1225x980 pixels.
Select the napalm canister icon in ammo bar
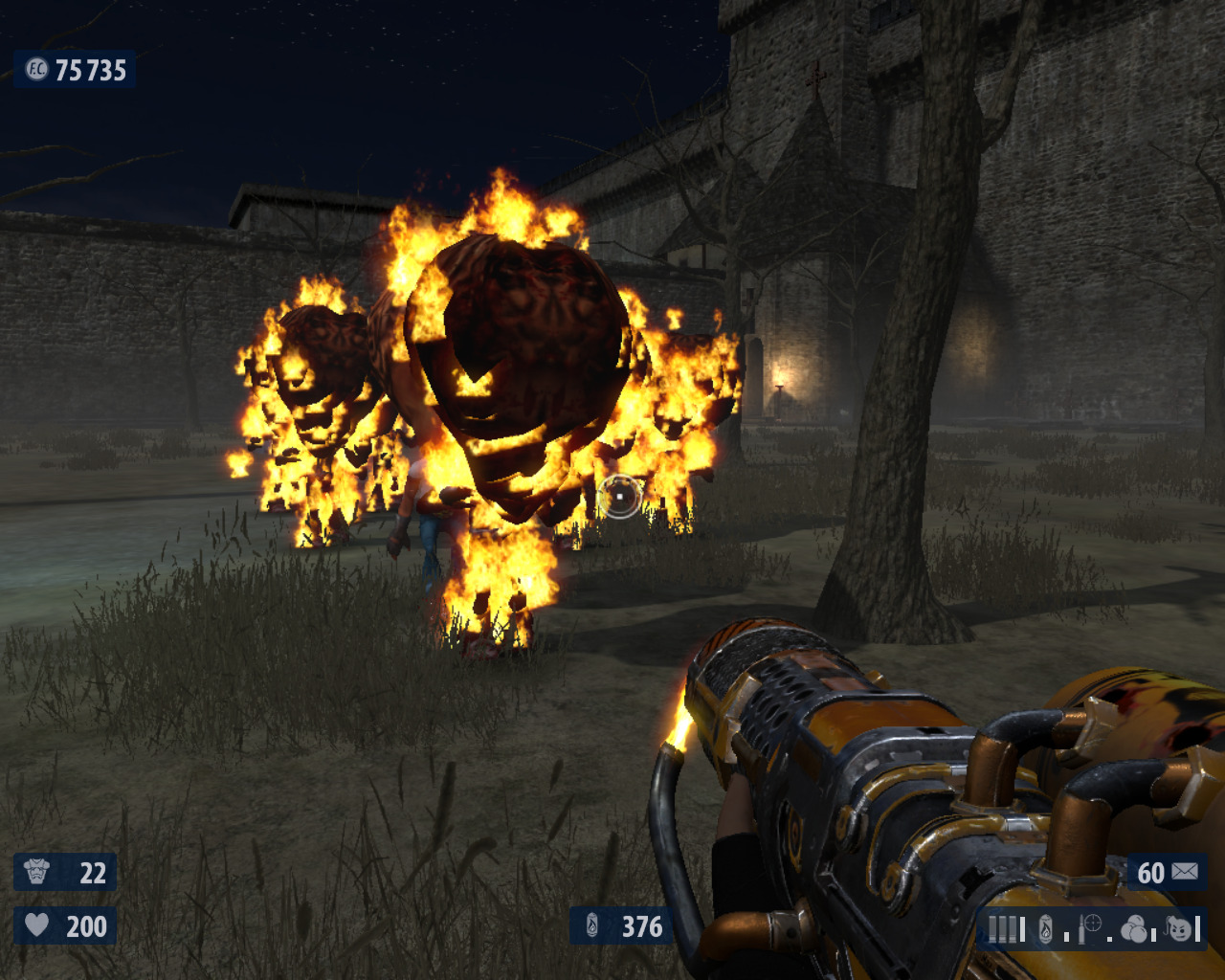pyautogui.click(x=1046, y=928)
